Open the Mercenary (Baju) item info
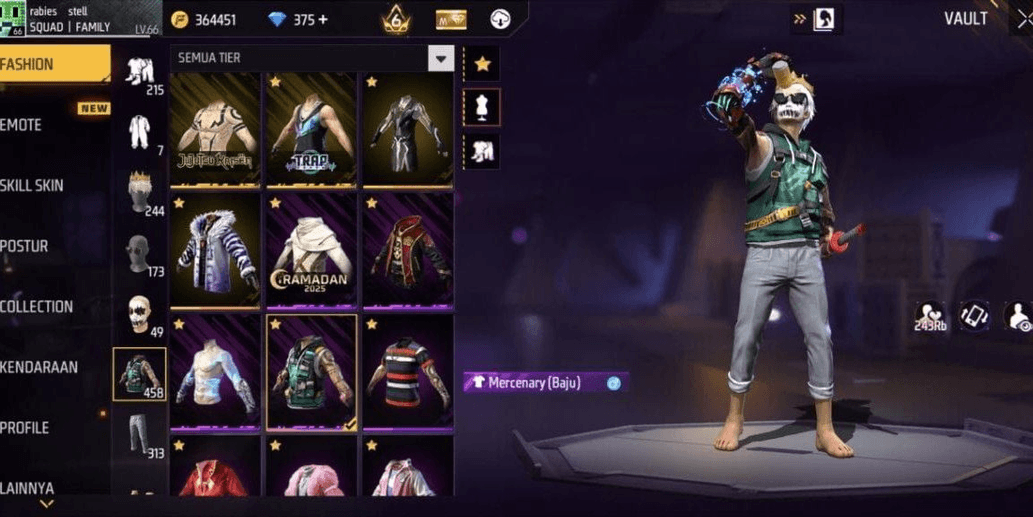The width and height of the screenshot is (1033, 517). tap(614, 383)
